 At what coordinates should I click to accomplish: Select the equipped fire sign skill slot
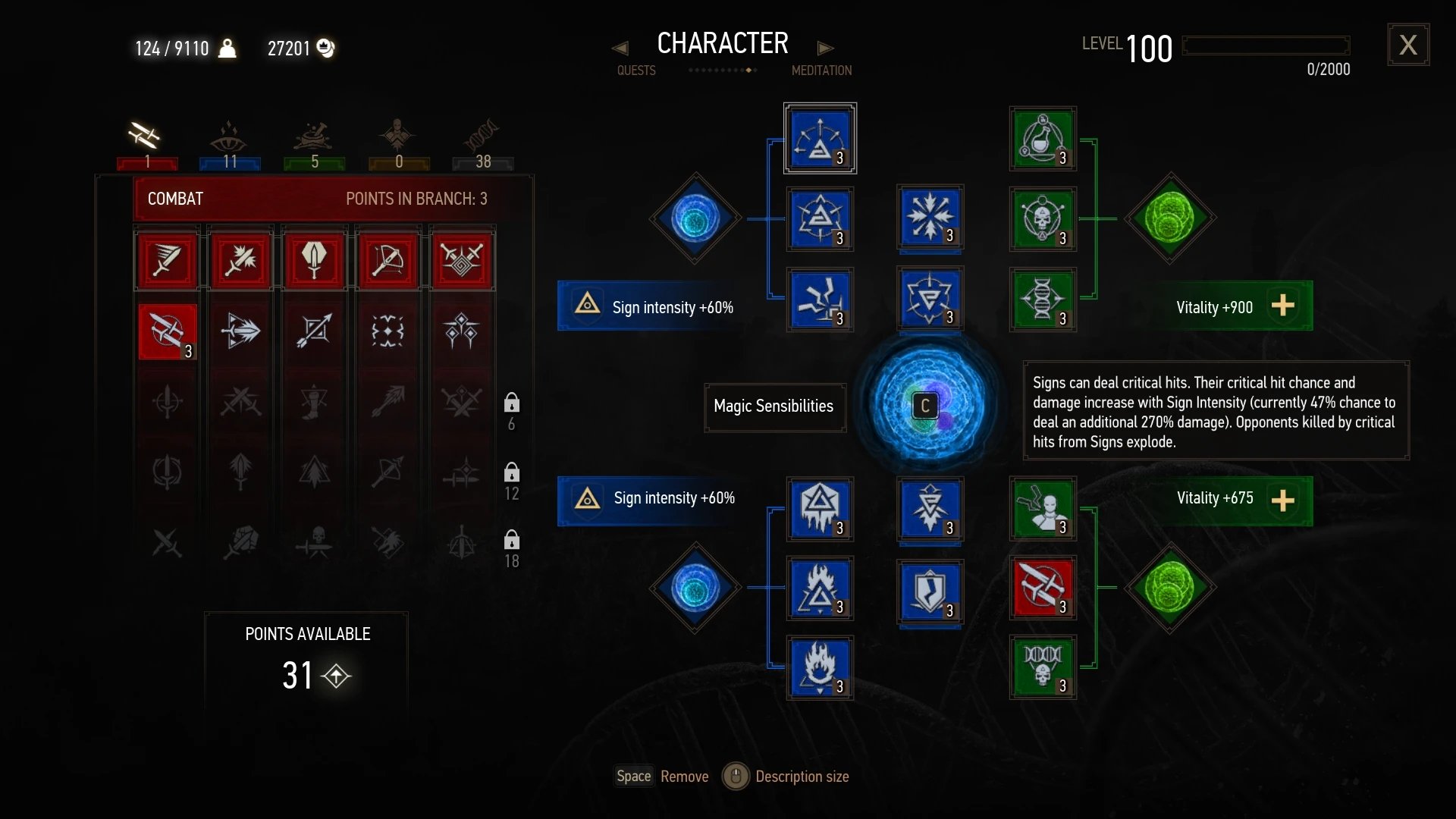point(820,667)
